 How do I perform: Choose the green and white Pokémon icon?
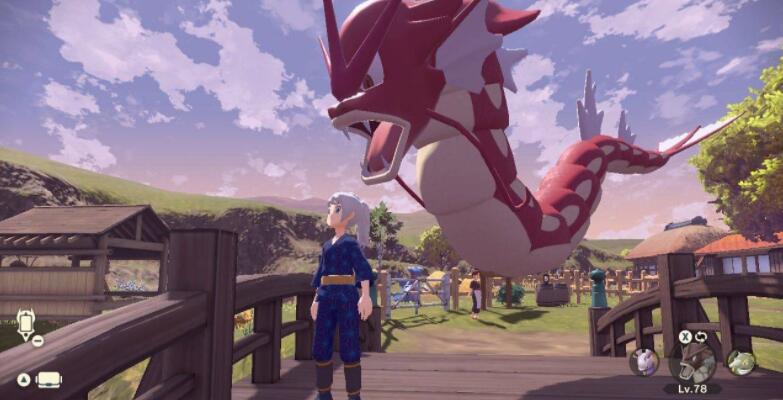(x=740, y=362)
